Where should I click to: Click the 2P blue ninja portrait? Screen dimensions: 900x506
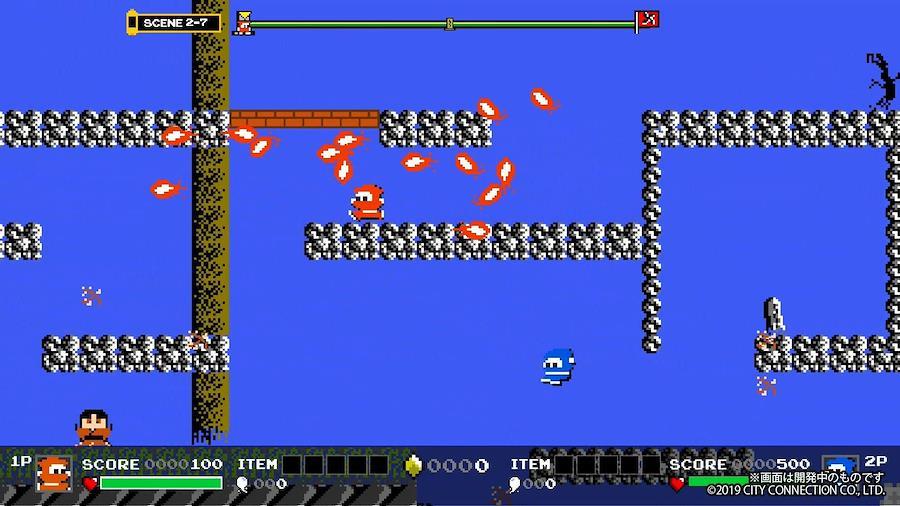[838, 468]
